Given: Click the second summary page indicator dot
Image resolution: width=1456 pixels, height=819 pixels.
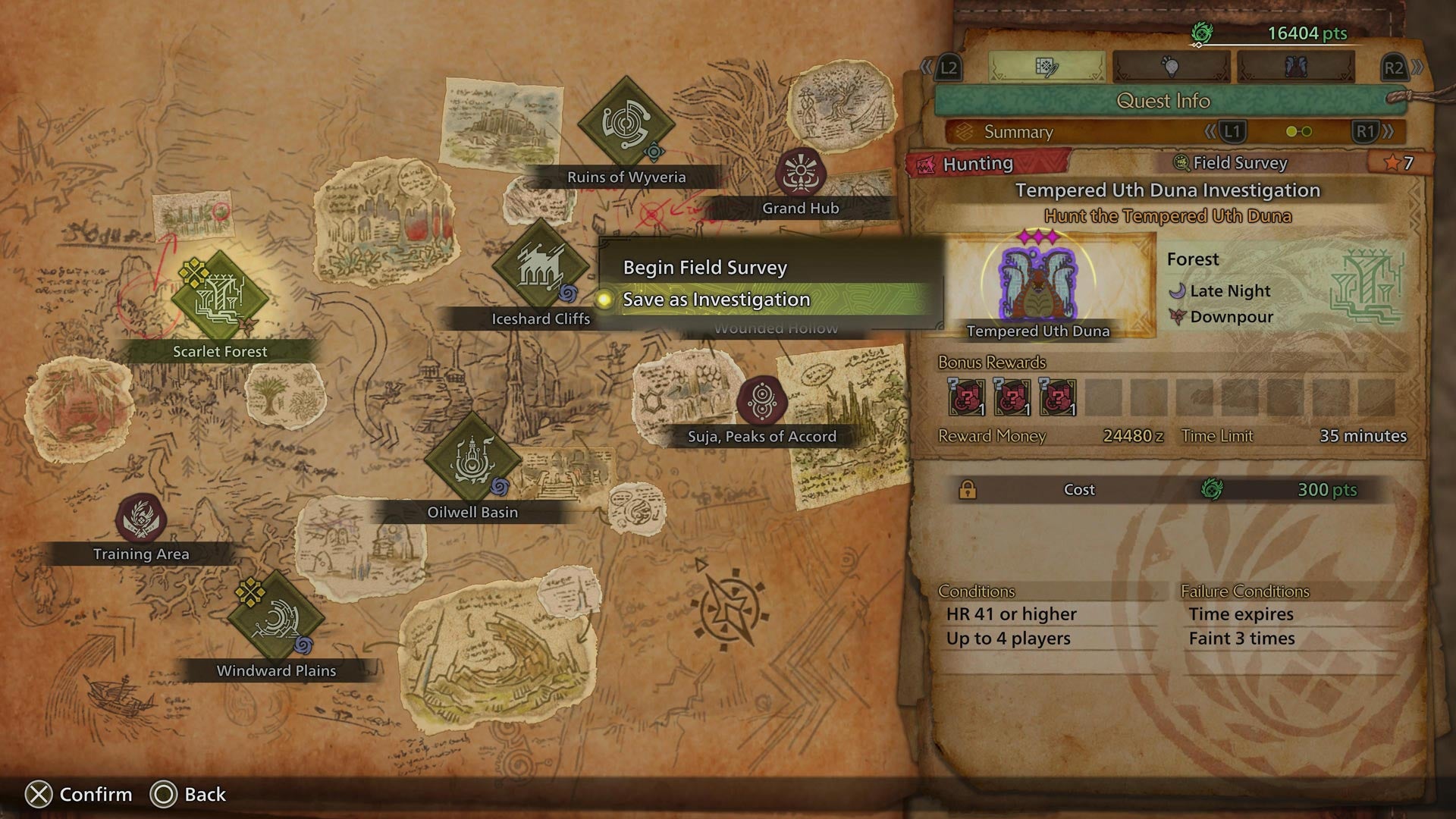Looking at the screenshot, I should click(x=1306, y=130).
